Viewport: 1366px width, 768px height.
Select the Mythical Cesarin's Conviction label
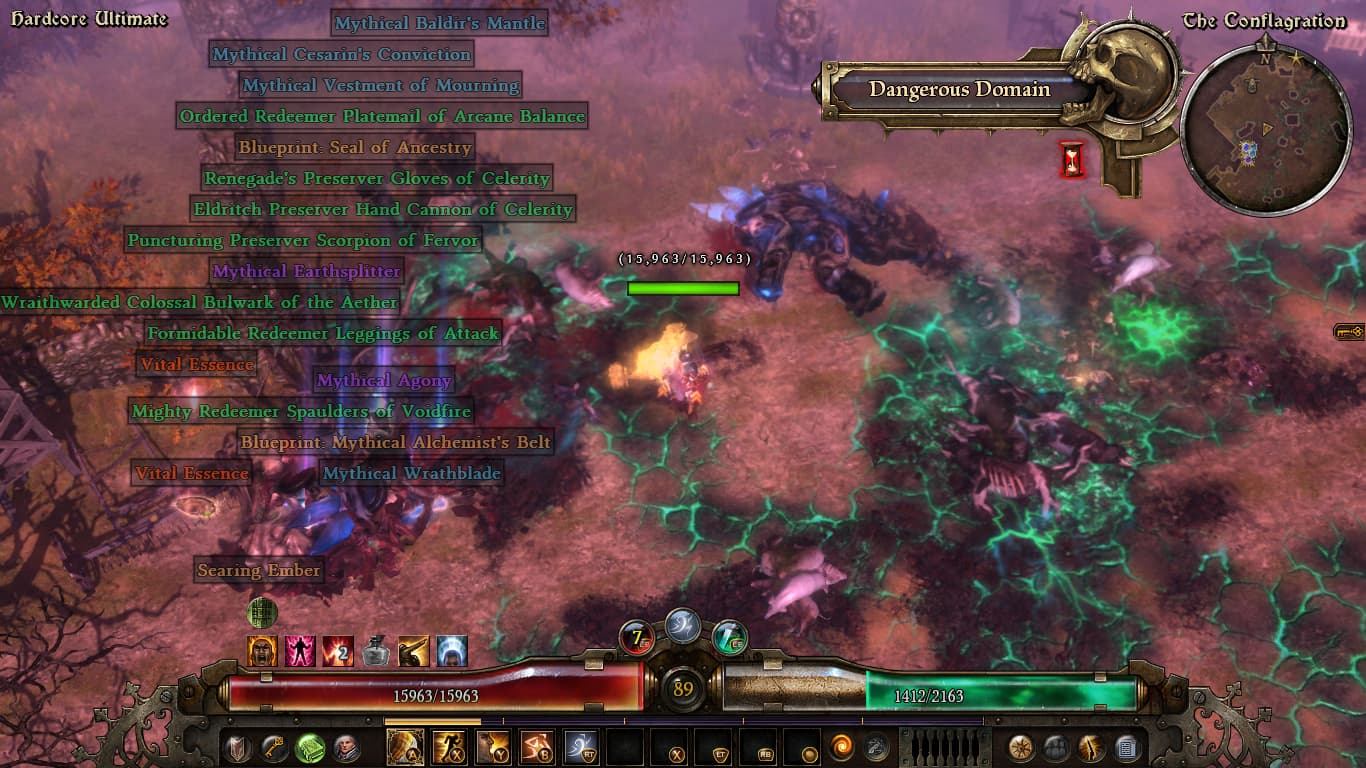click(x=341, y=54)
